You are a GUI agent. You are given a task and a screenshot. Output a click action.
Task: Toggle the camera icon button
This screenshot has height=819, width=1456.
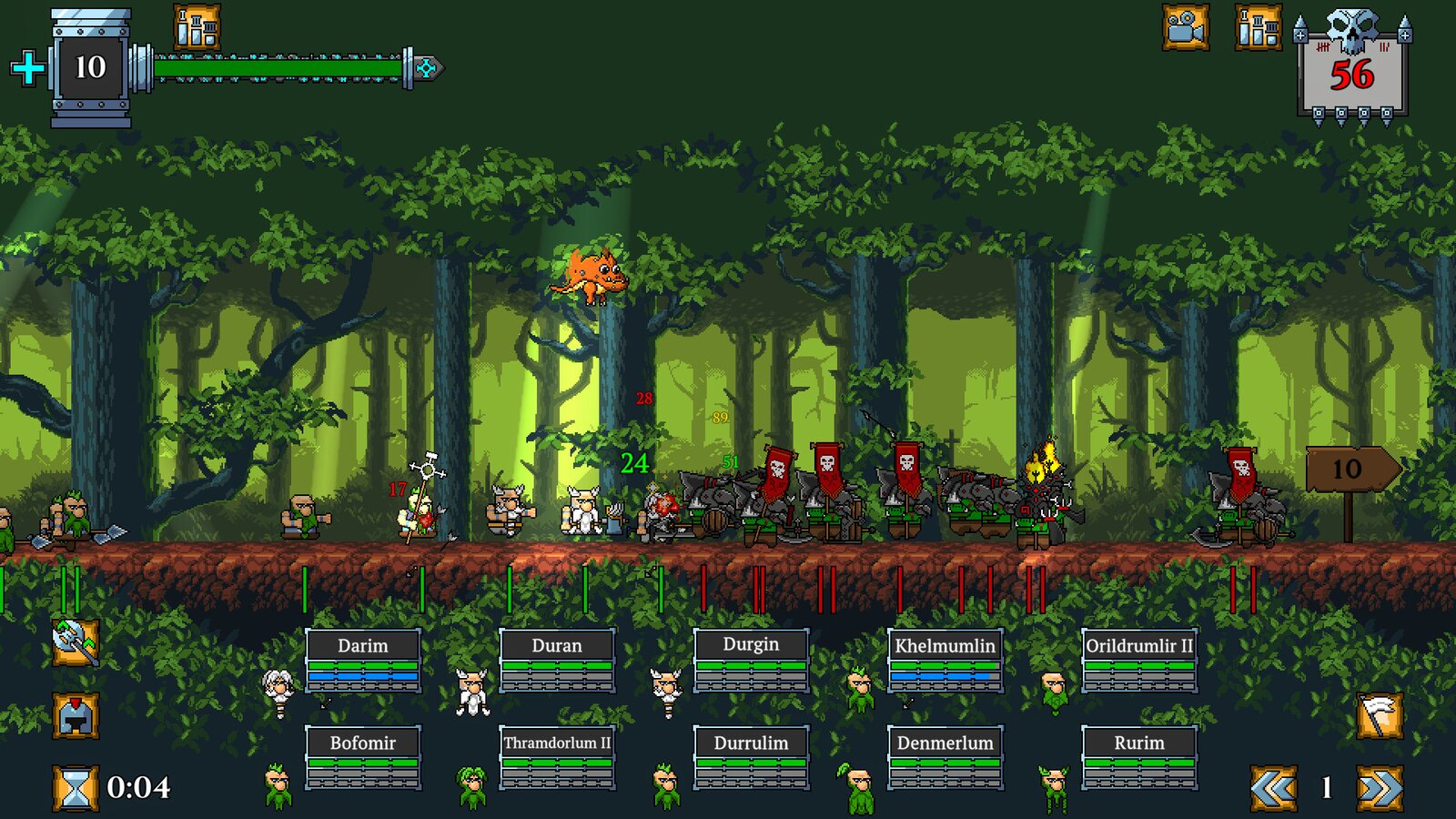coord(1186,27)
